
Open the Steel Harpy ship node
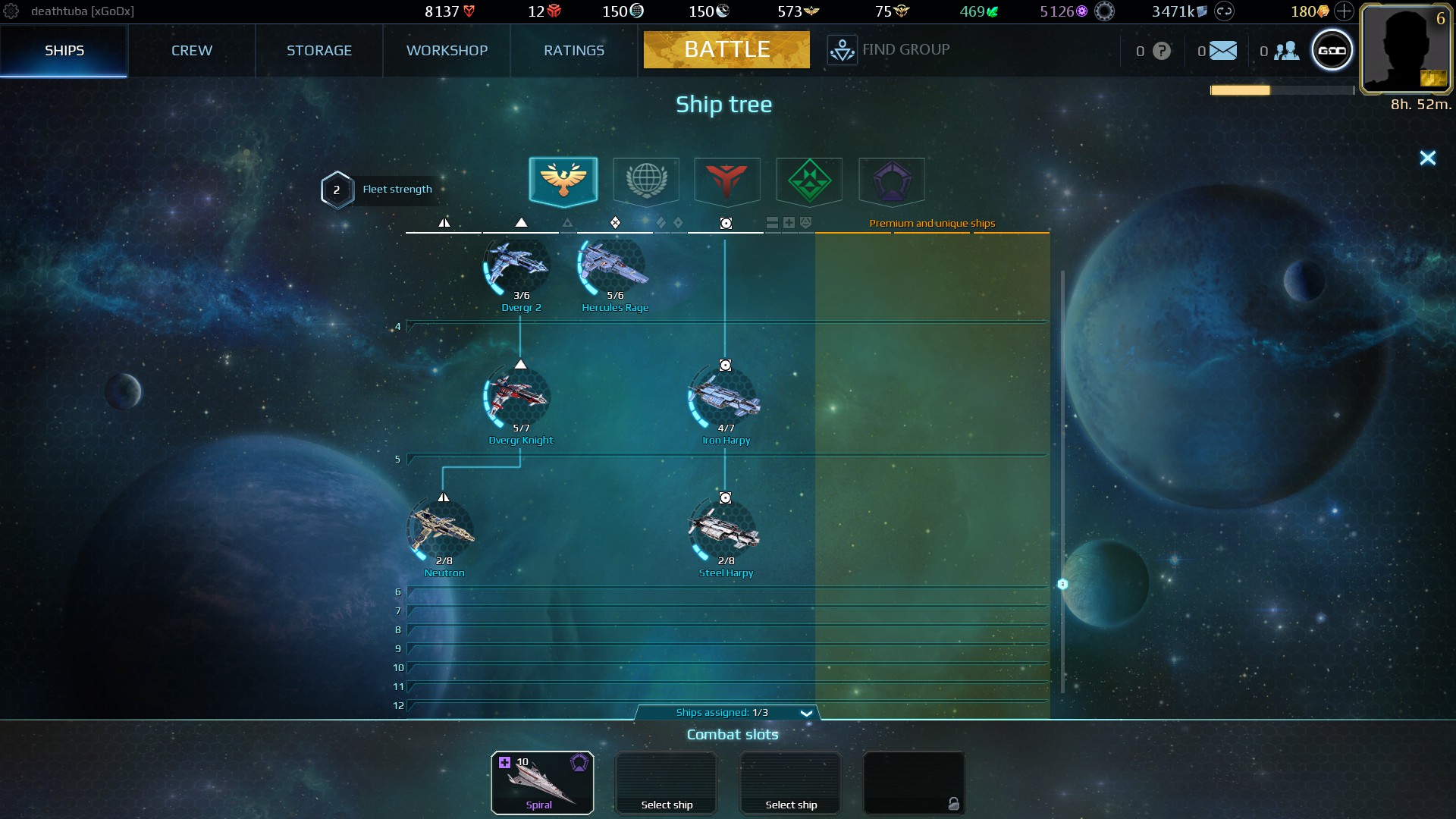tap(725, 532)
